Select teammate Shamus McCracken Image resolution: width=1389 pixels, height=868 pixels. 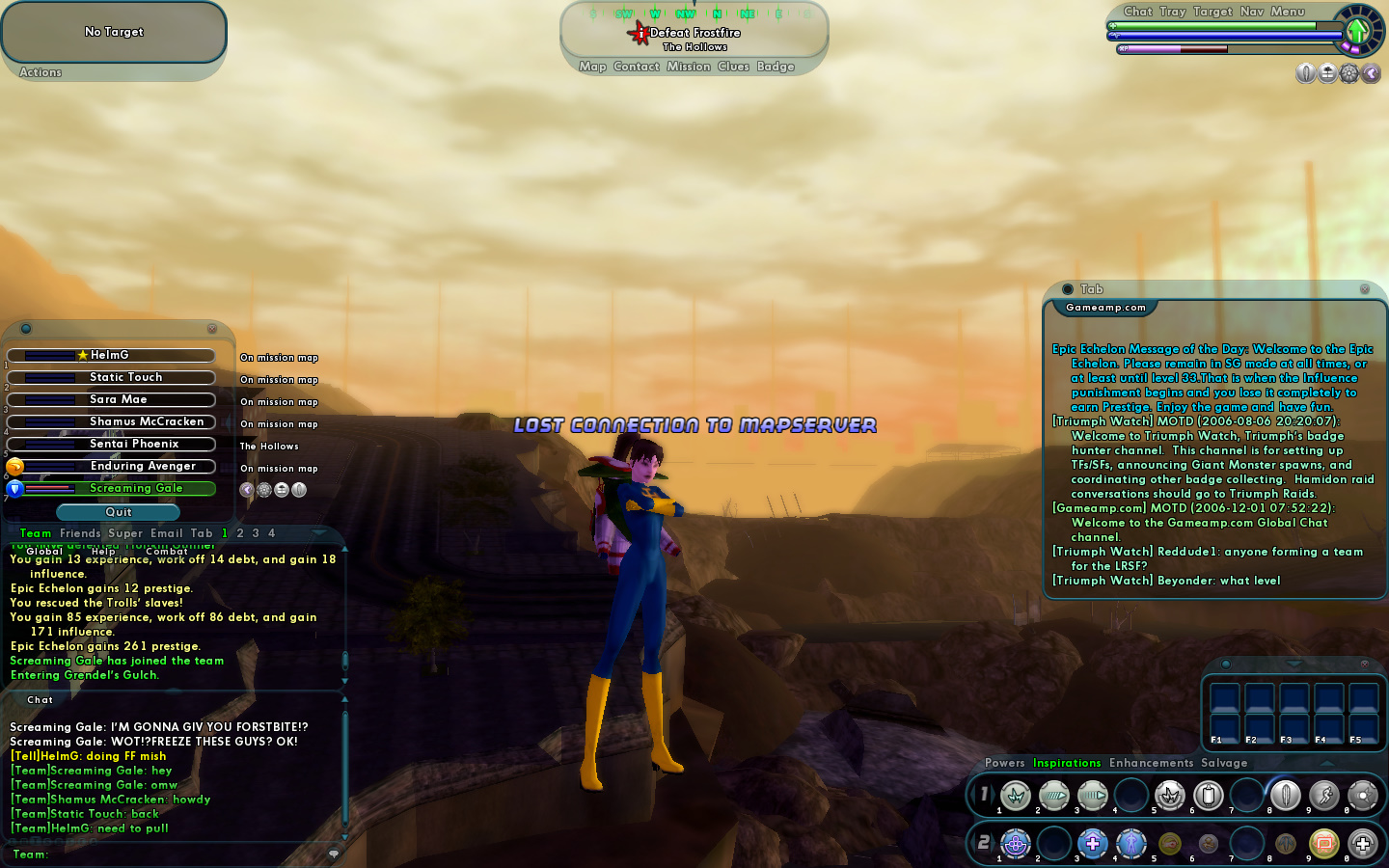[146, 421]
